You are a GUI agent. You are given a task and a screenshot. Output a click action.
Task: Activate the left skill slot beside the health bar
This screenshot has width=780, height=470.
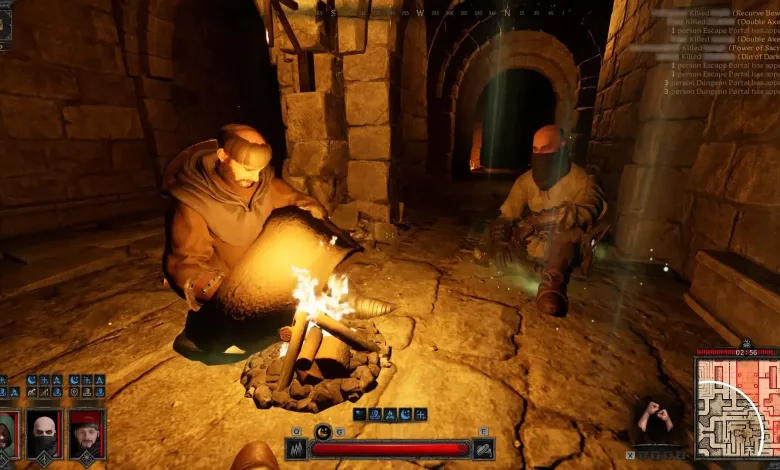pos(296,449)
